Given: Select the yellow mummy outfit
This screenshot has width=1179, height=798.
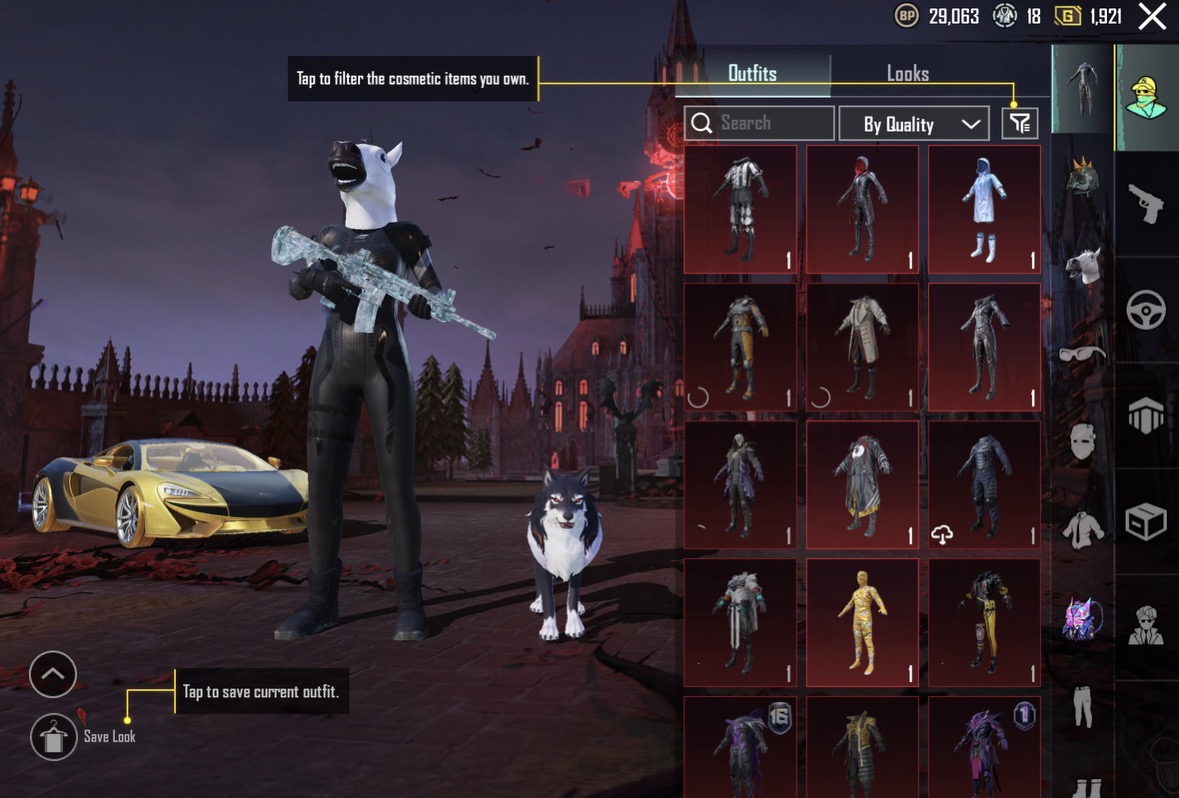Looking at the screenshot, I should pyautogui.click(x=862, y=622).
